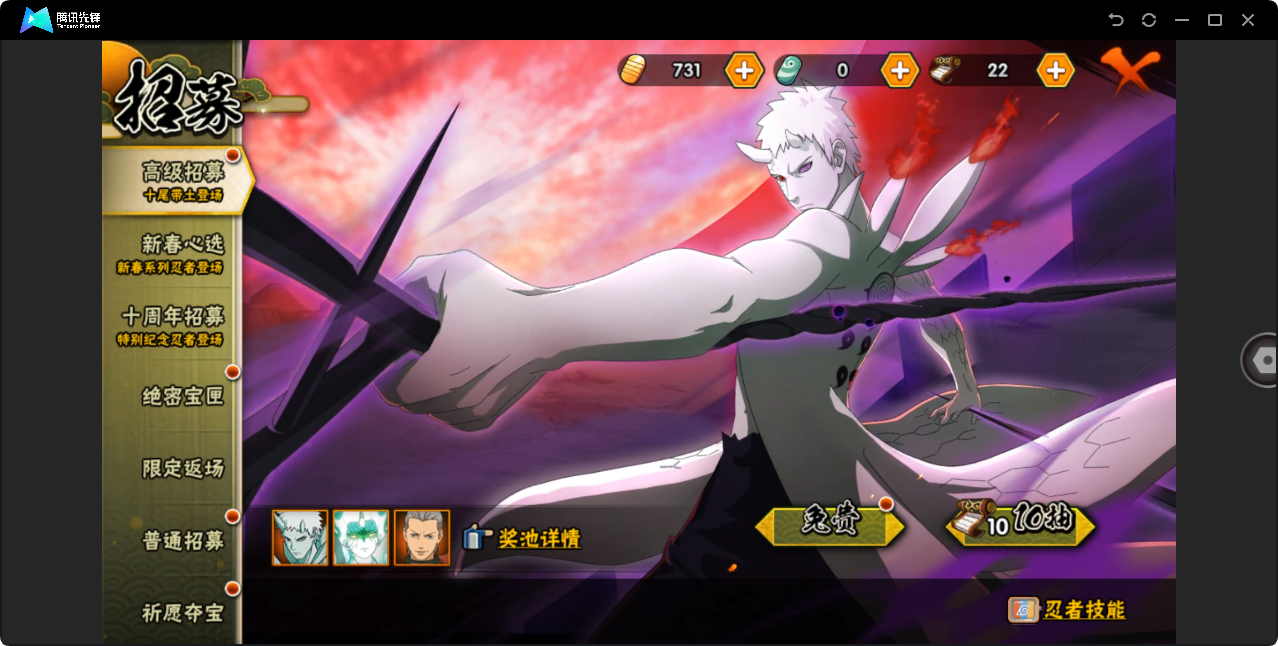Close the emulator window
This screenshot has height=646, width=1278.
[x=1248, y=20]
